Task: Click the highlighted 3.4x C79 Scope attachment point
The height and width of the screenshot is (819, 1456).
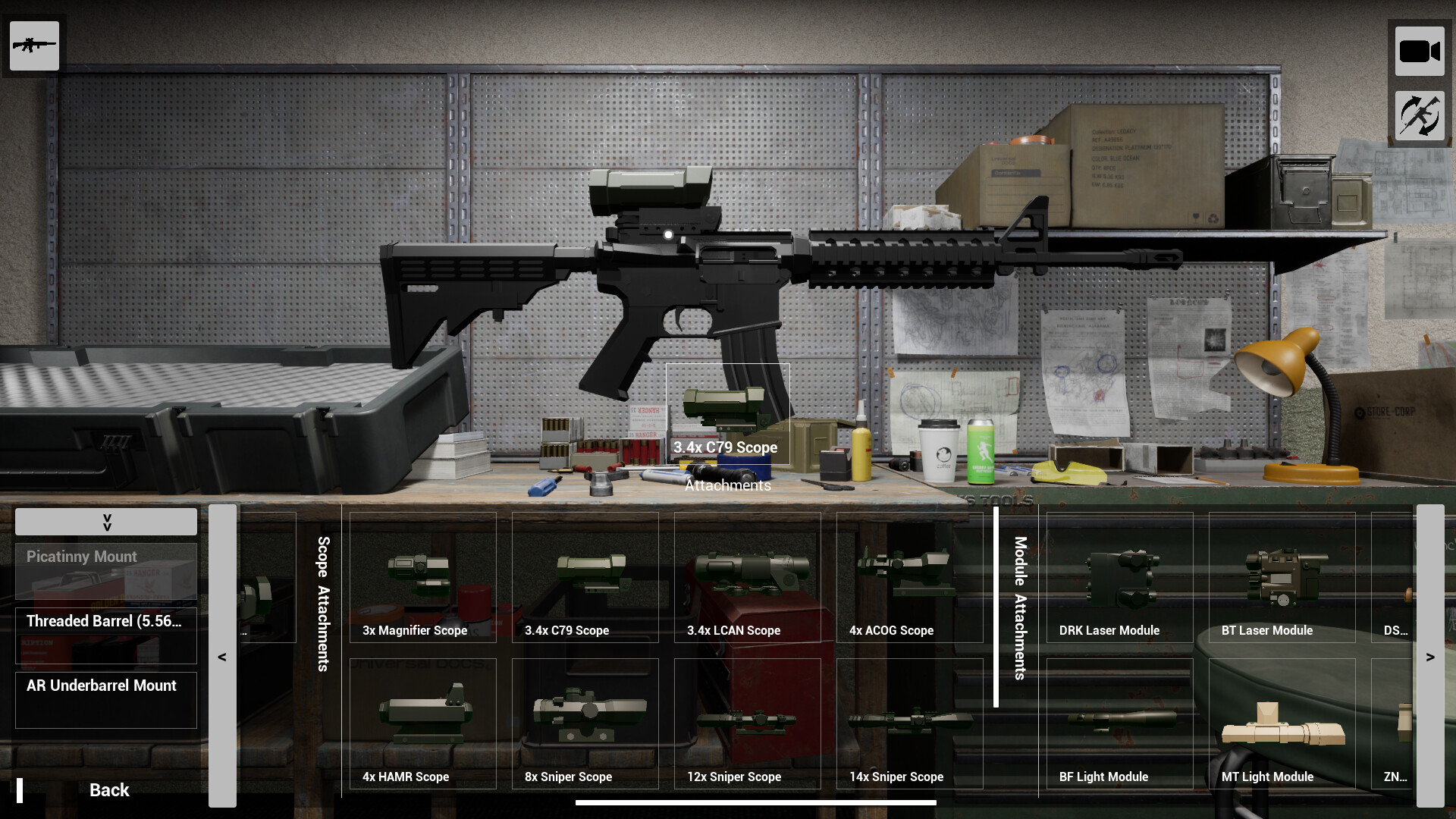Action: [x=726, y=413]
